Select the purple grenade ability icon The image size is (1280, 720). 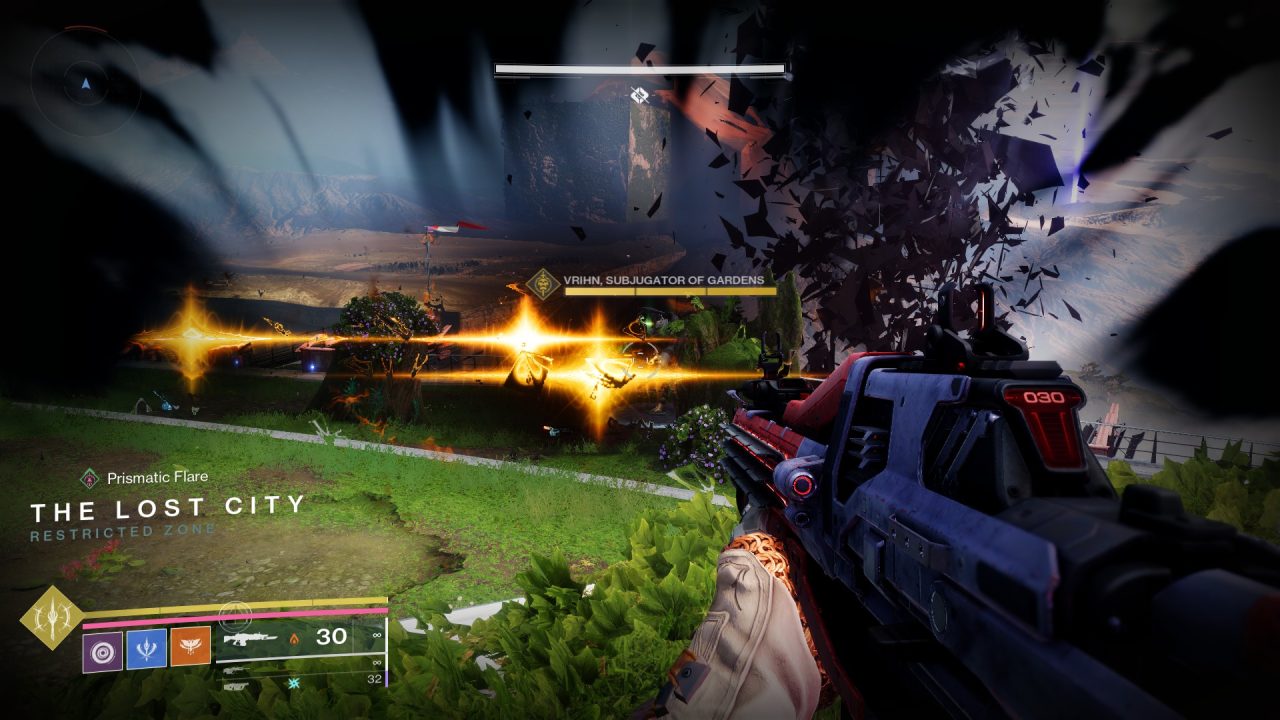102,651
